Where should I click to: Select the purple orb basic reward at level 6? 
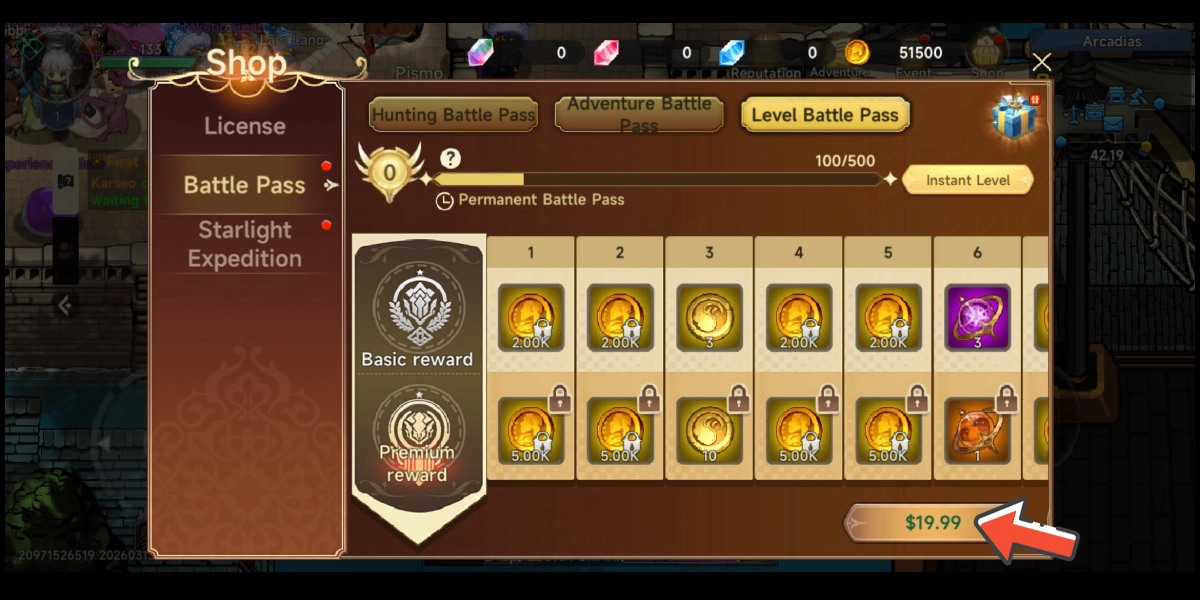pyautogui.click(x=977, y=318)
